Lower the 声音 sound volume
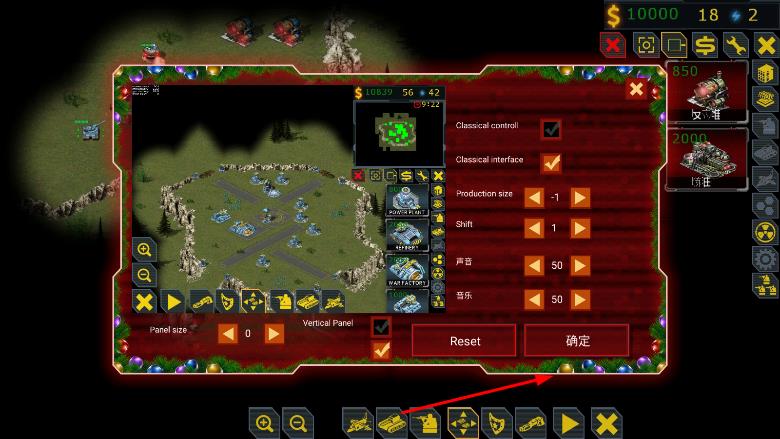The width and height of the screenshot is (780, 439). point(535,265)
